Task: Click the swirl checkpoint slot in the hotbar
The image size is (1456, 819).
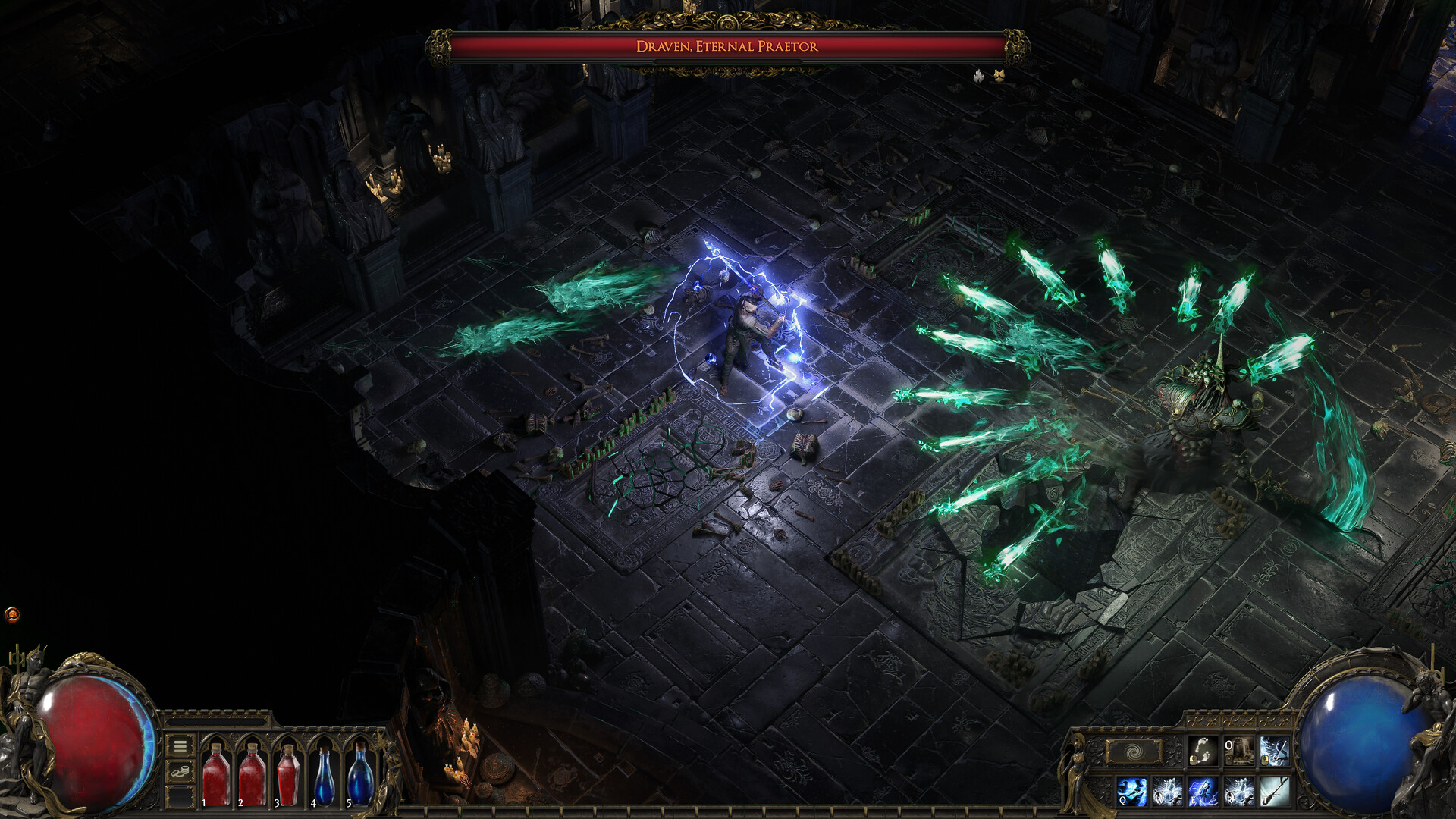Action: [x=1132, y=751]
